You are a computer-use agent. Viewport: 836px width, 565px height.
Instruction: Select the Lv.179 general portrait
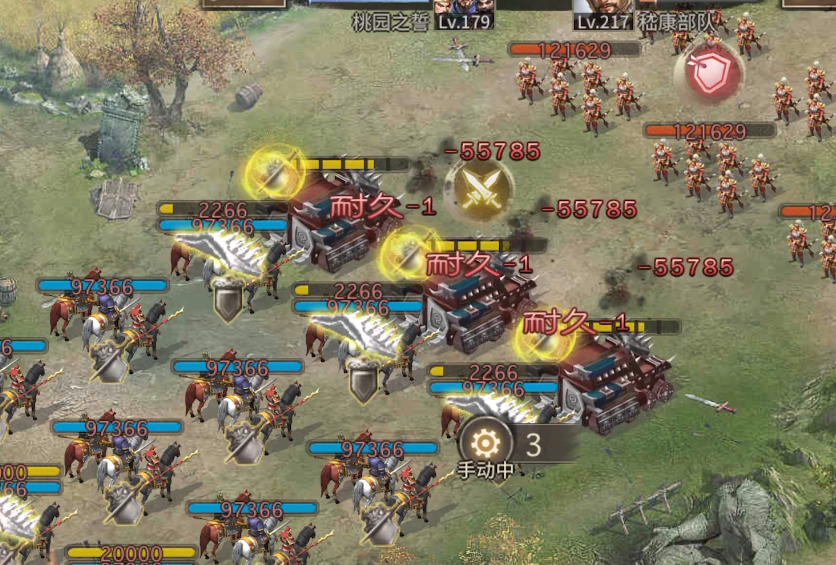click(465, 6)
